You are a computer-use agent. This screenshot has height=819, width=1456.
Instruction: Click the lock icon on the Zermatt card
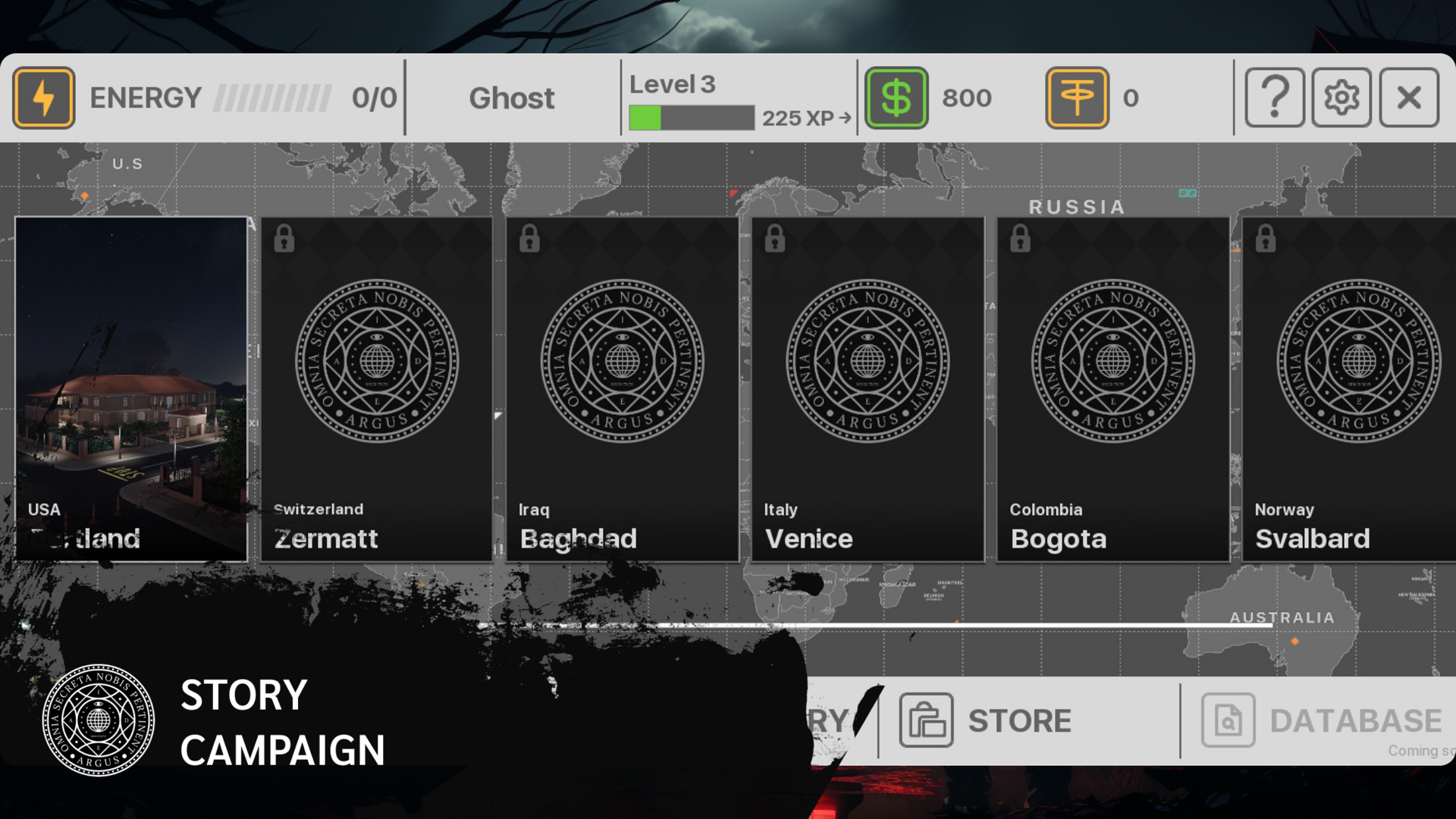pos(286,240)
